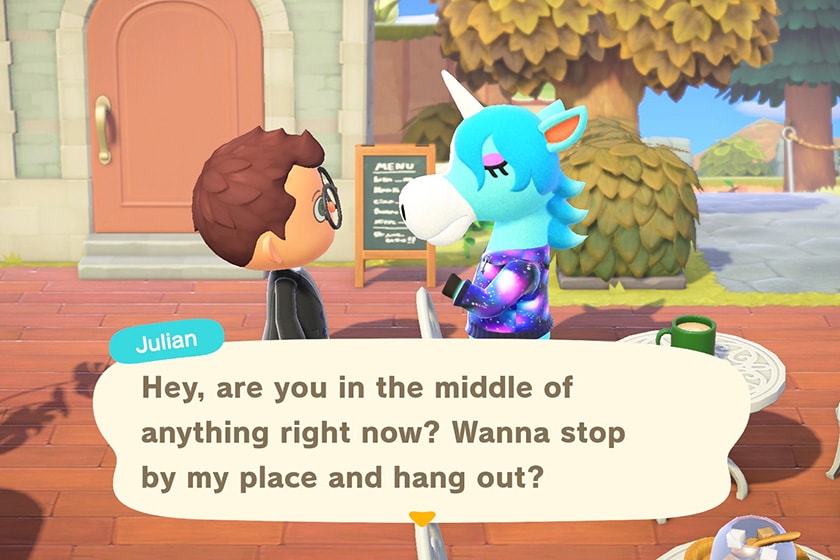The image size is (840, 560).
Task: Click Julian's dialogue speech bubble
Action: (x=420, y=430)
